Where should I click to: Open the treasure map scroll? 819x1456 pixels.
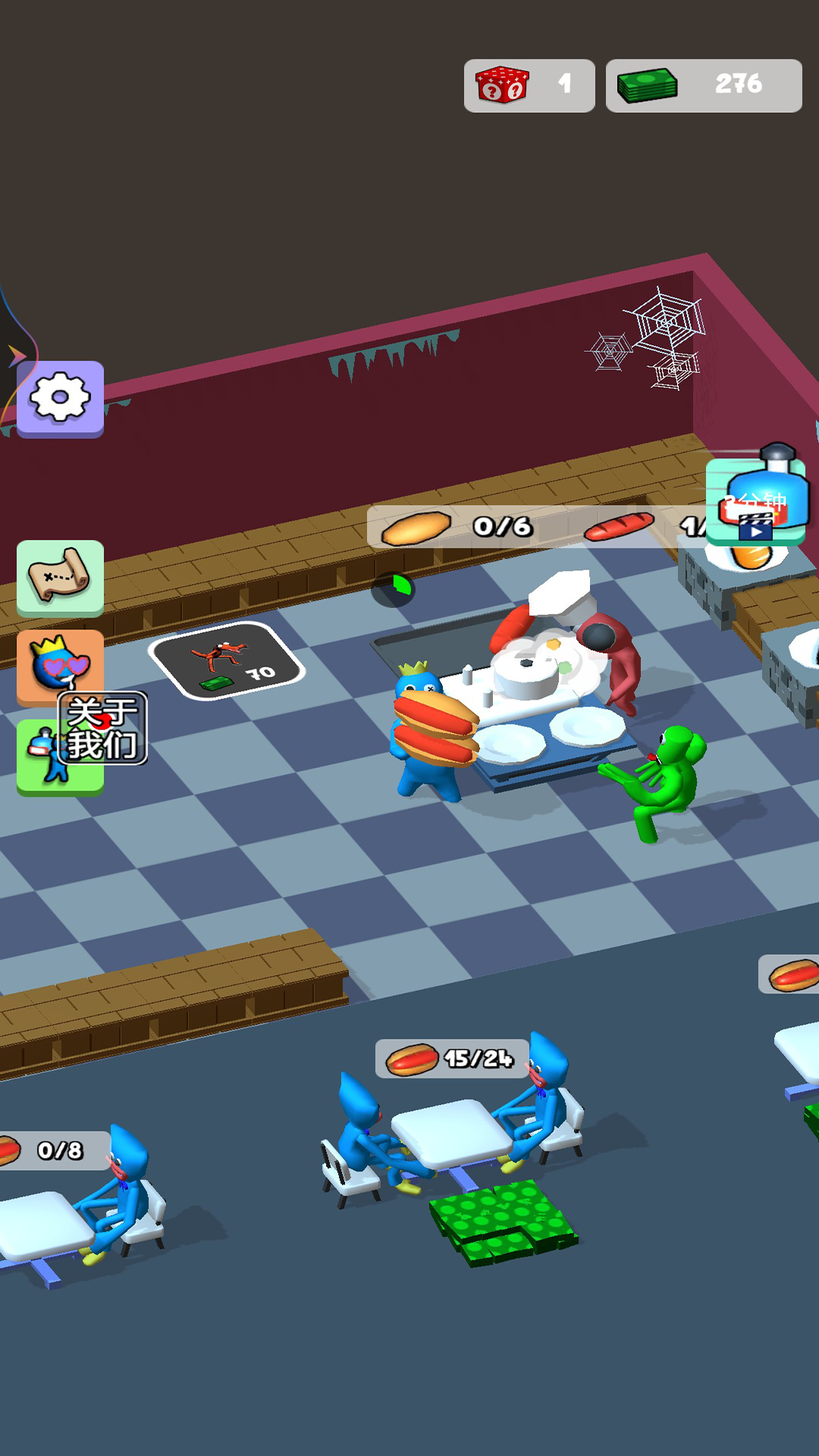(x=60, y=576)
